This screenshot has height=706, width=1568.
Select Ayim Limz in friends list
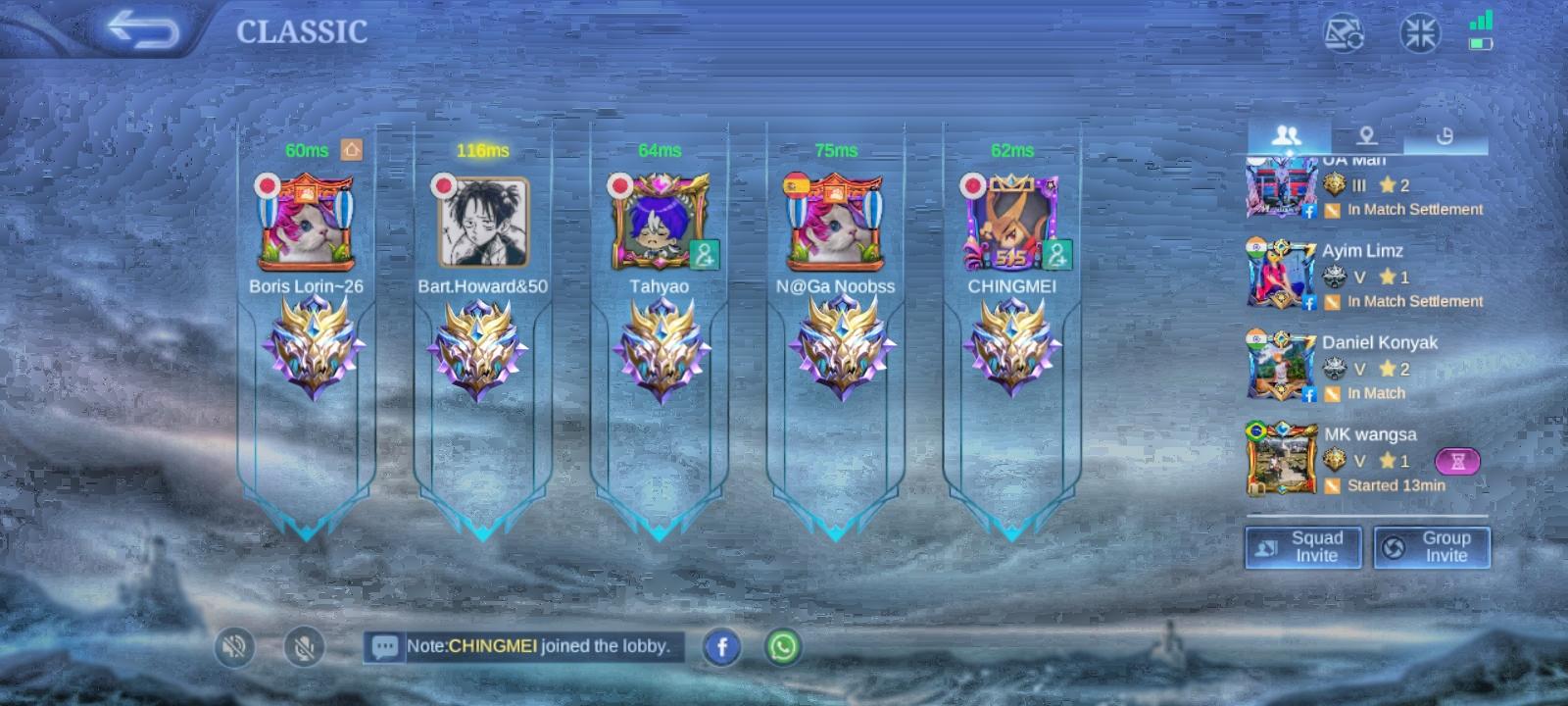point(1362,276)
